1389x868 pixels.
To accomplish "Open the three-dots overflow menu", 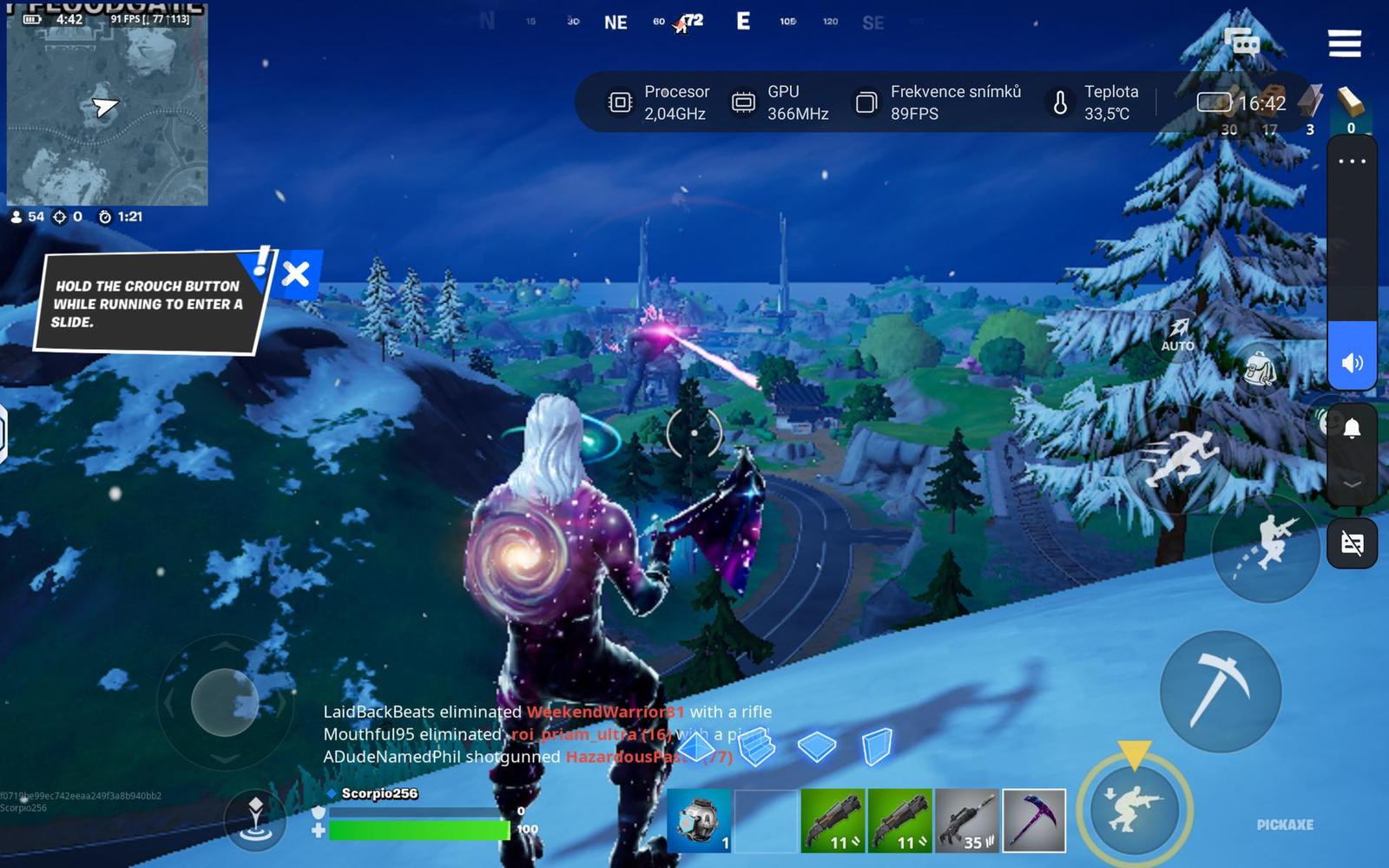I will point(1351,161).
